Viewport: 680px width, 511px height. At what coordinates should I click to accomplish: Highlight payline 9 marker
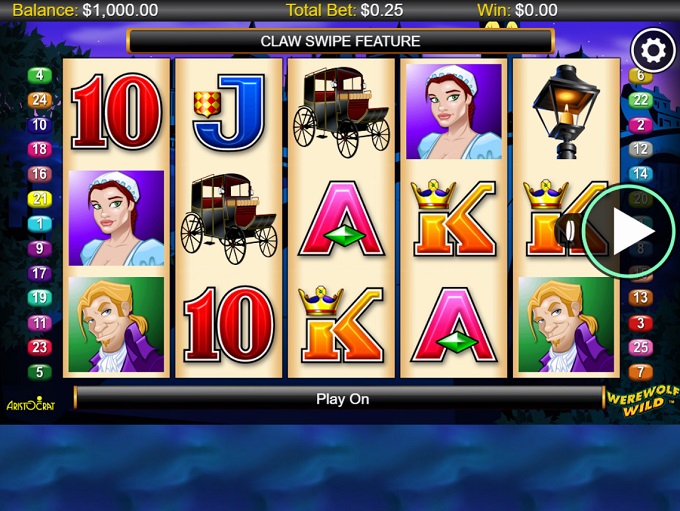tap(40, 248)
